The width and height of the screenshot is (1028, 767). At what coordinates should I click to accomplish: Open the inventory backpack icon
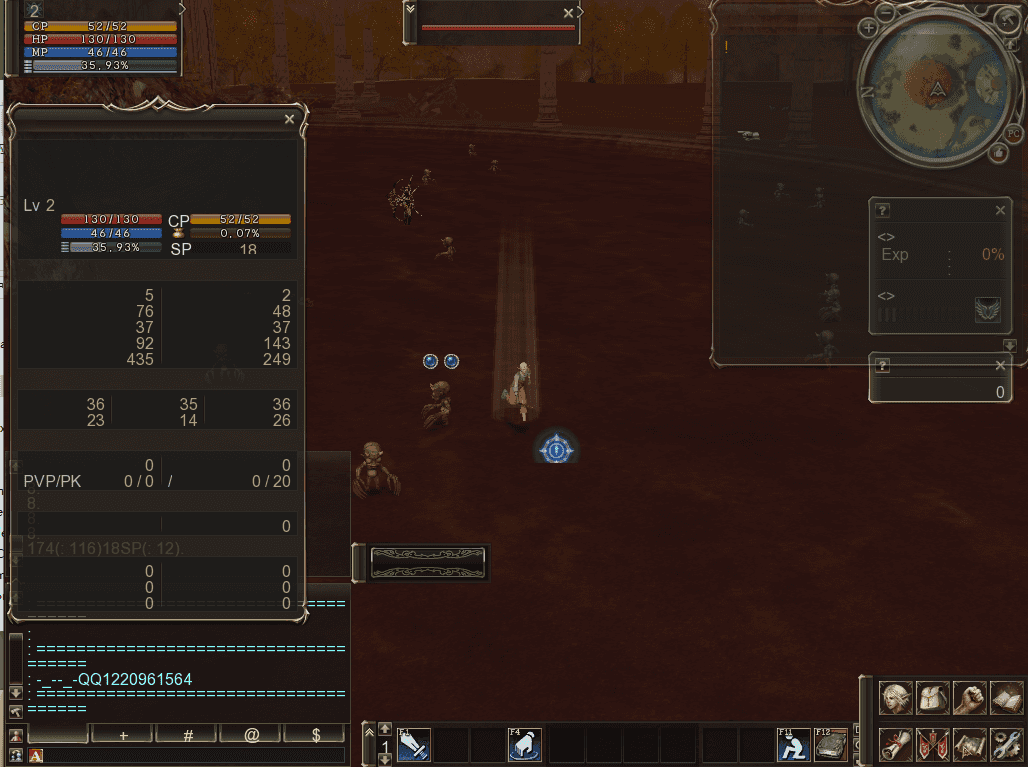coord(933,698)
